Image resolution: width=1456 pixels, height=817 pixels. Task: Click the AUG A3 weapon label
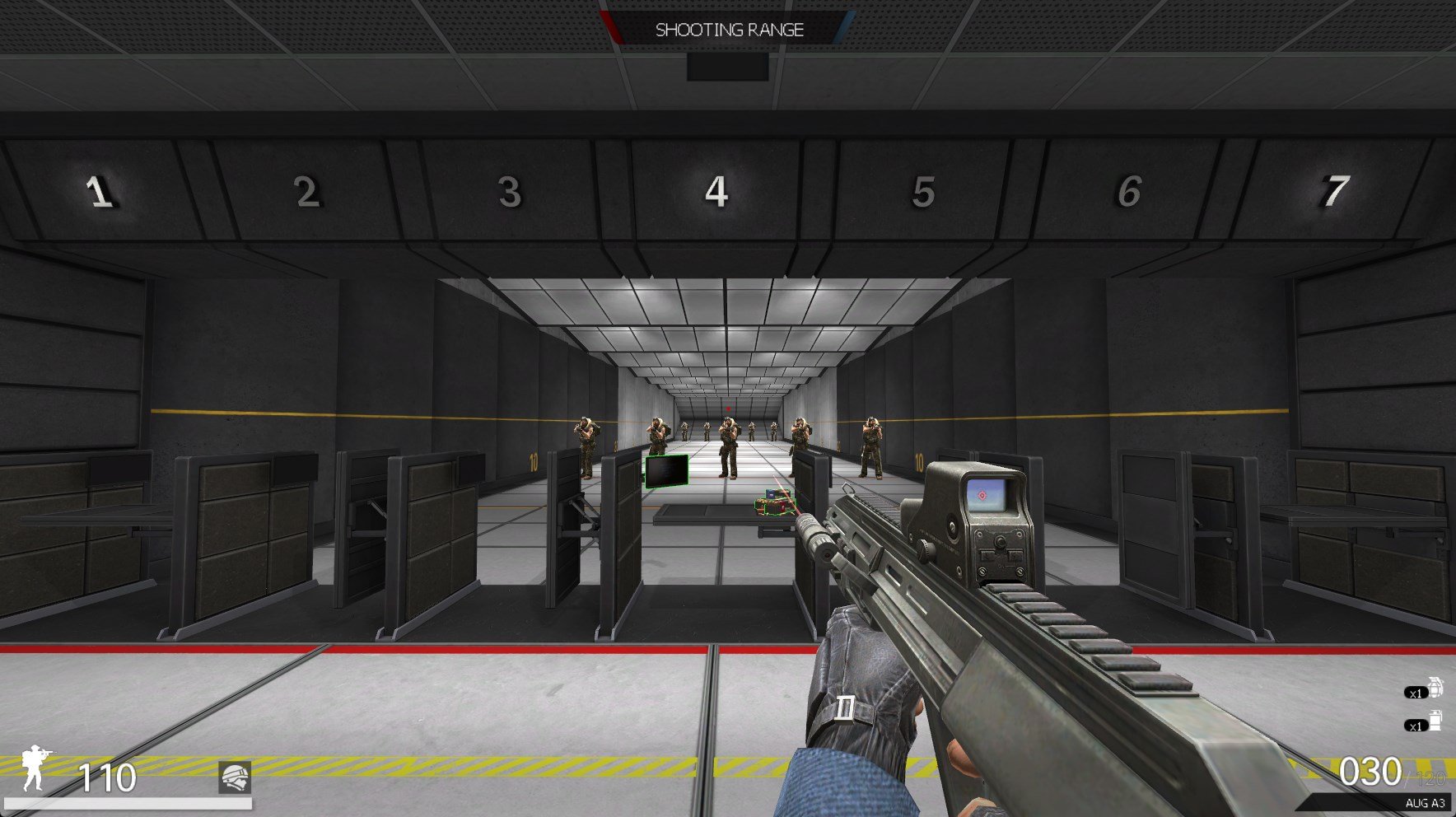[x=1425, y=803]
